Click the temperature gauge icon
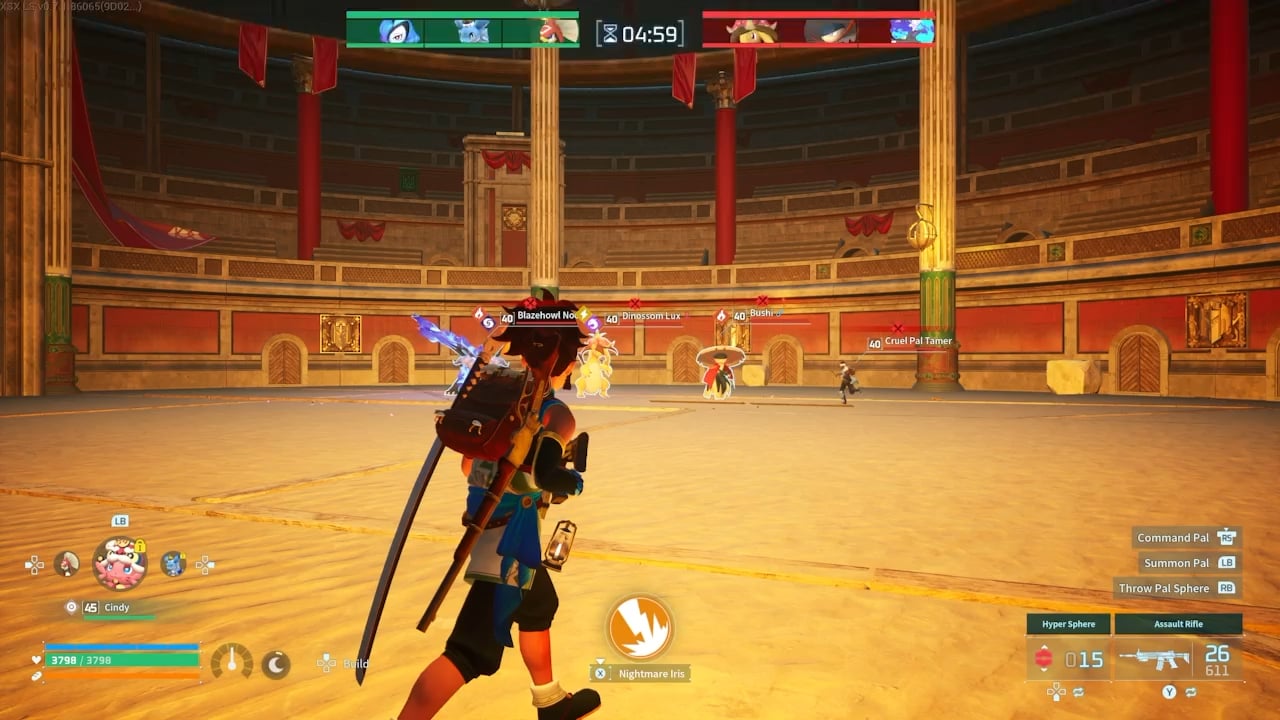Screen dimensions: 1280x720 coord(232,662)
